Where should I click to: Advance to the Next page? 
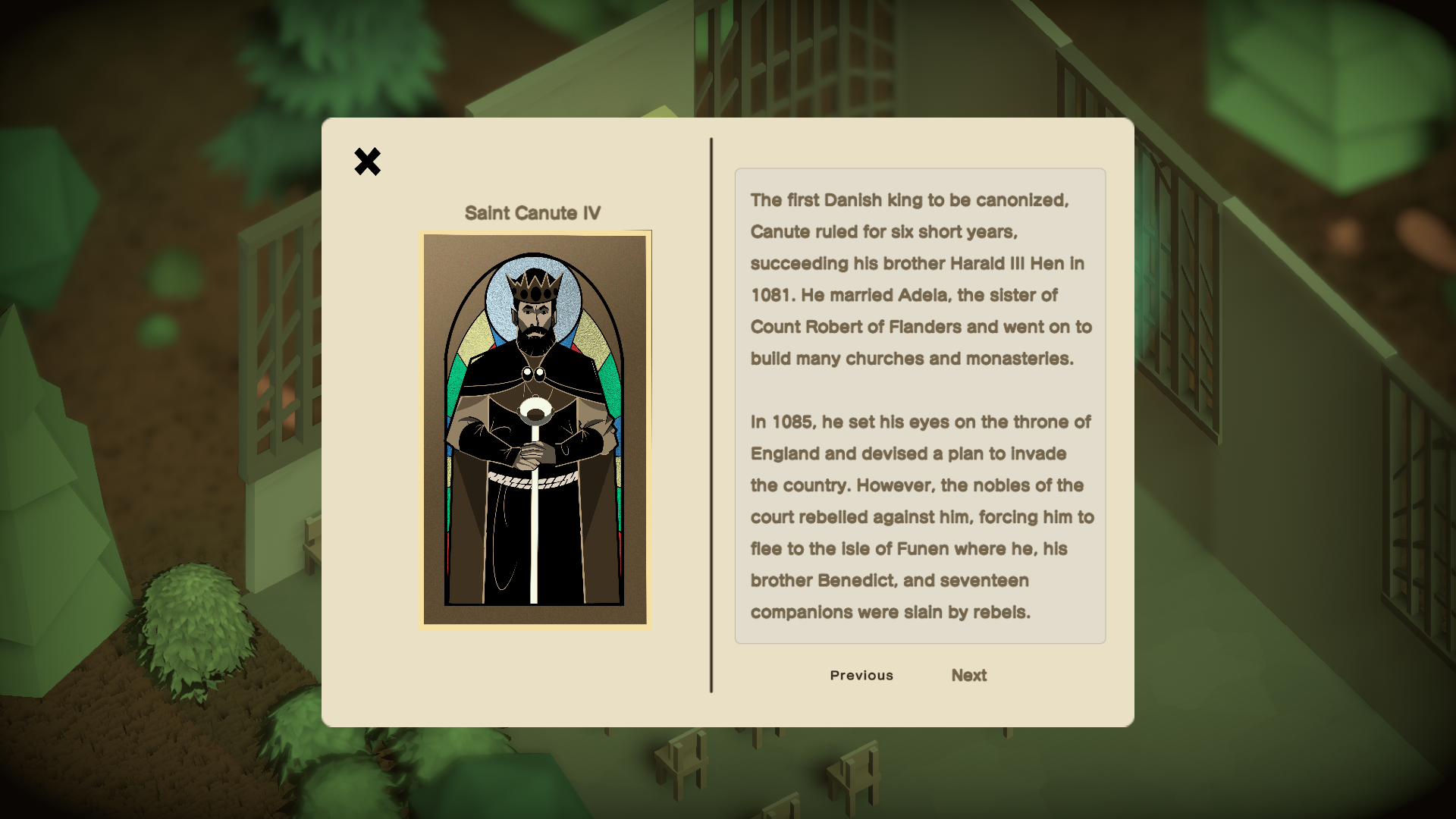pyautogui.click(x=968, y=675)
